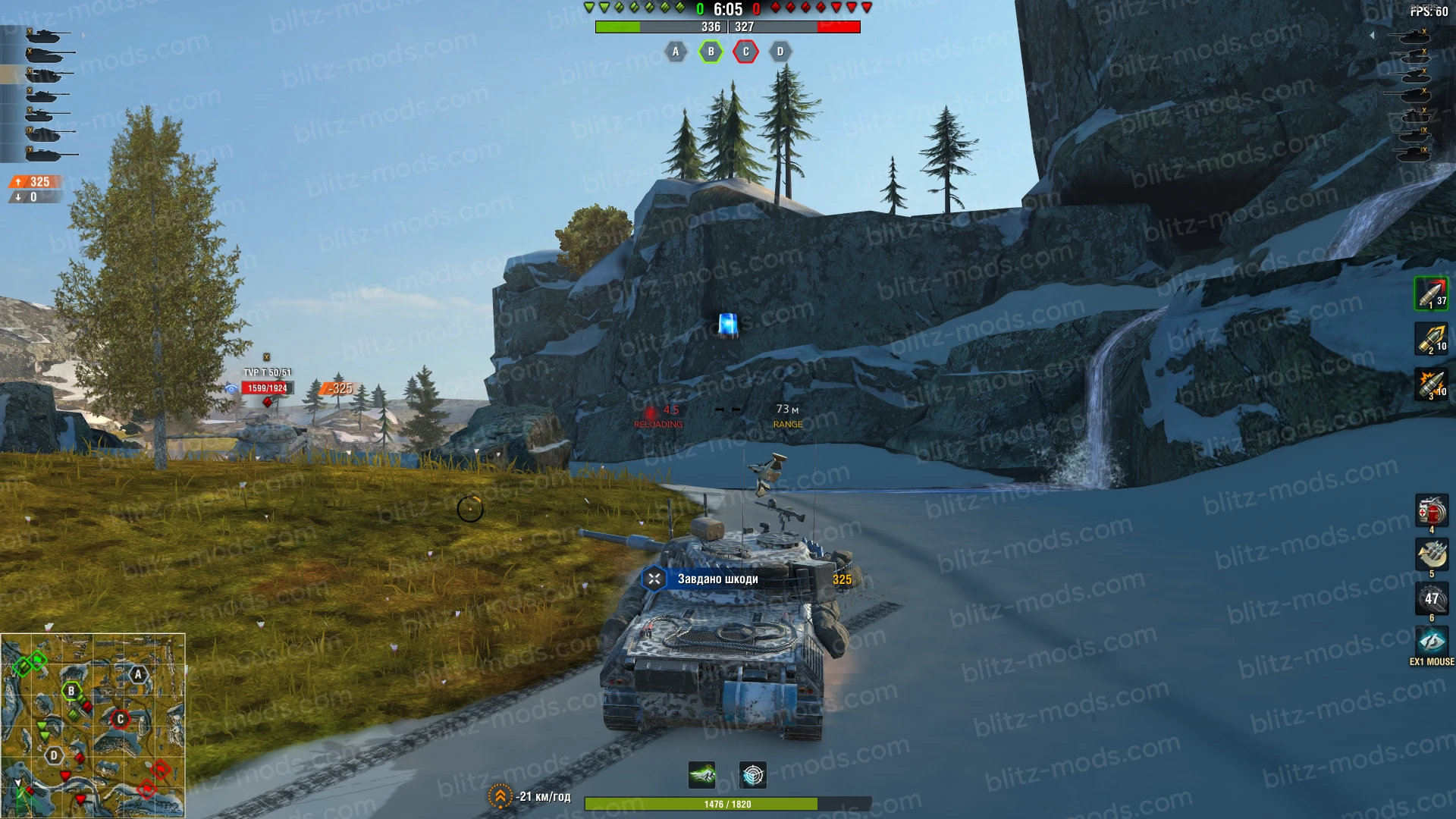
Task: Toggle the orange cruise control speed indicator
Action: point(500,796)
